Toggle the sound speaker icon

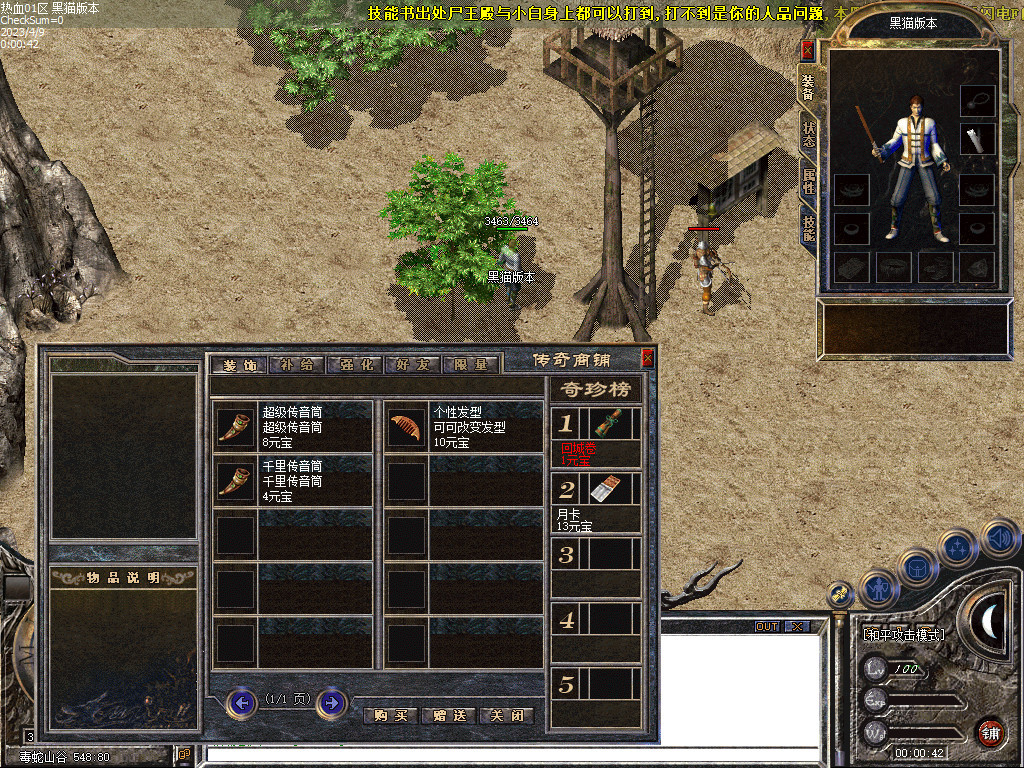(1000, 538)
